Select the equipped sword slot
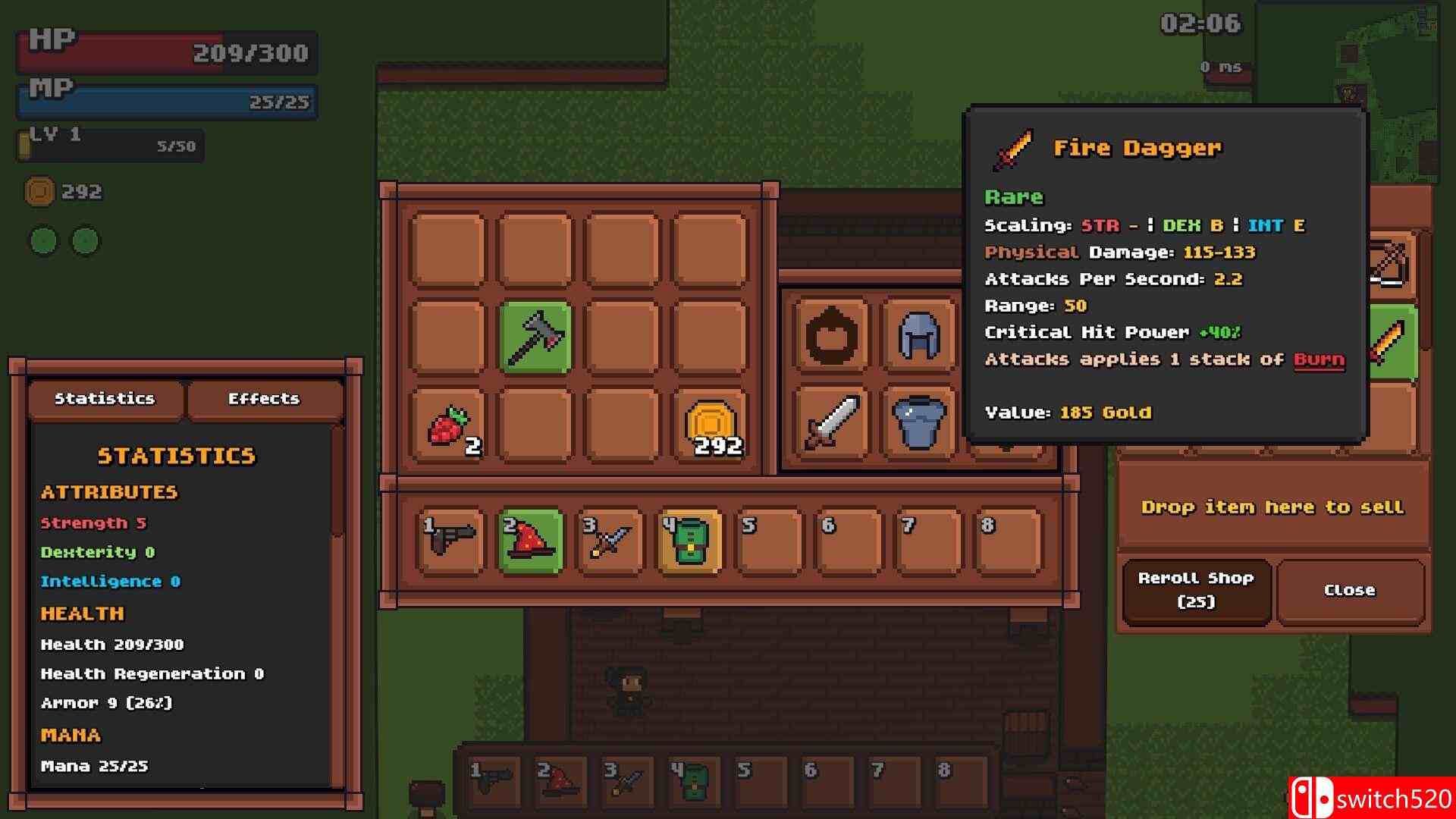 tap(832, 422)
